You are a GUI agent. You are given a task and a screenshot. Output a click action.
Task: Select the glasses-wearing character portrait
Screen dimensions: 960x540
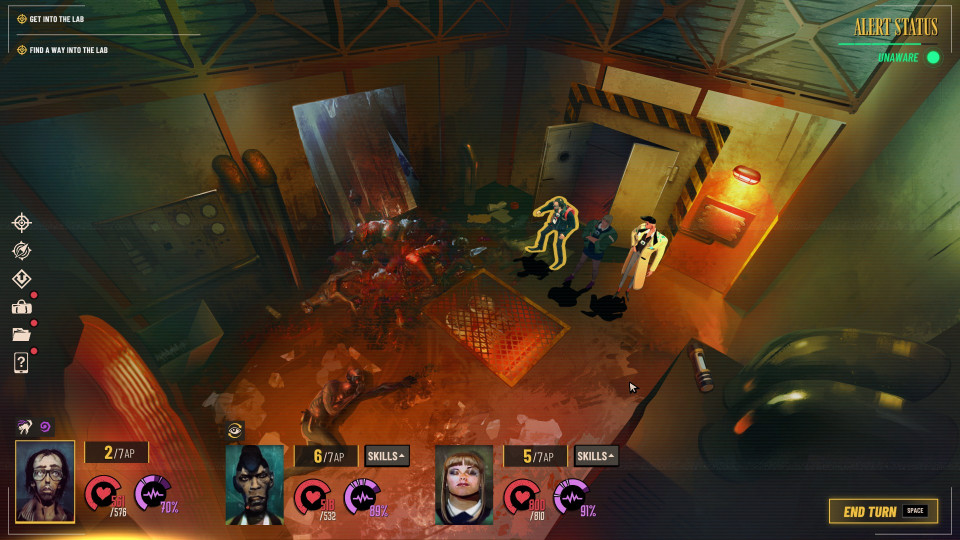[45, 481]
